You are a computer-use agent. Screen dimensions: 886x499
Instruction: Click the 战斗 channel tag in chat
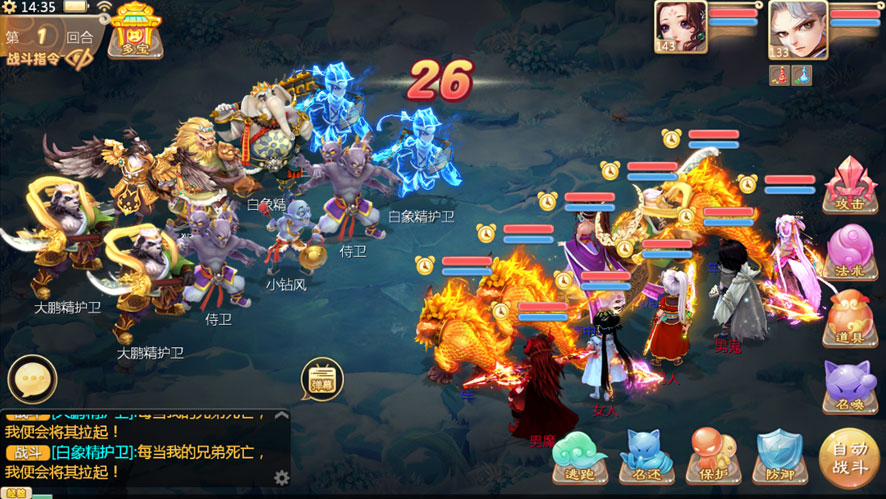click(23, 452)
